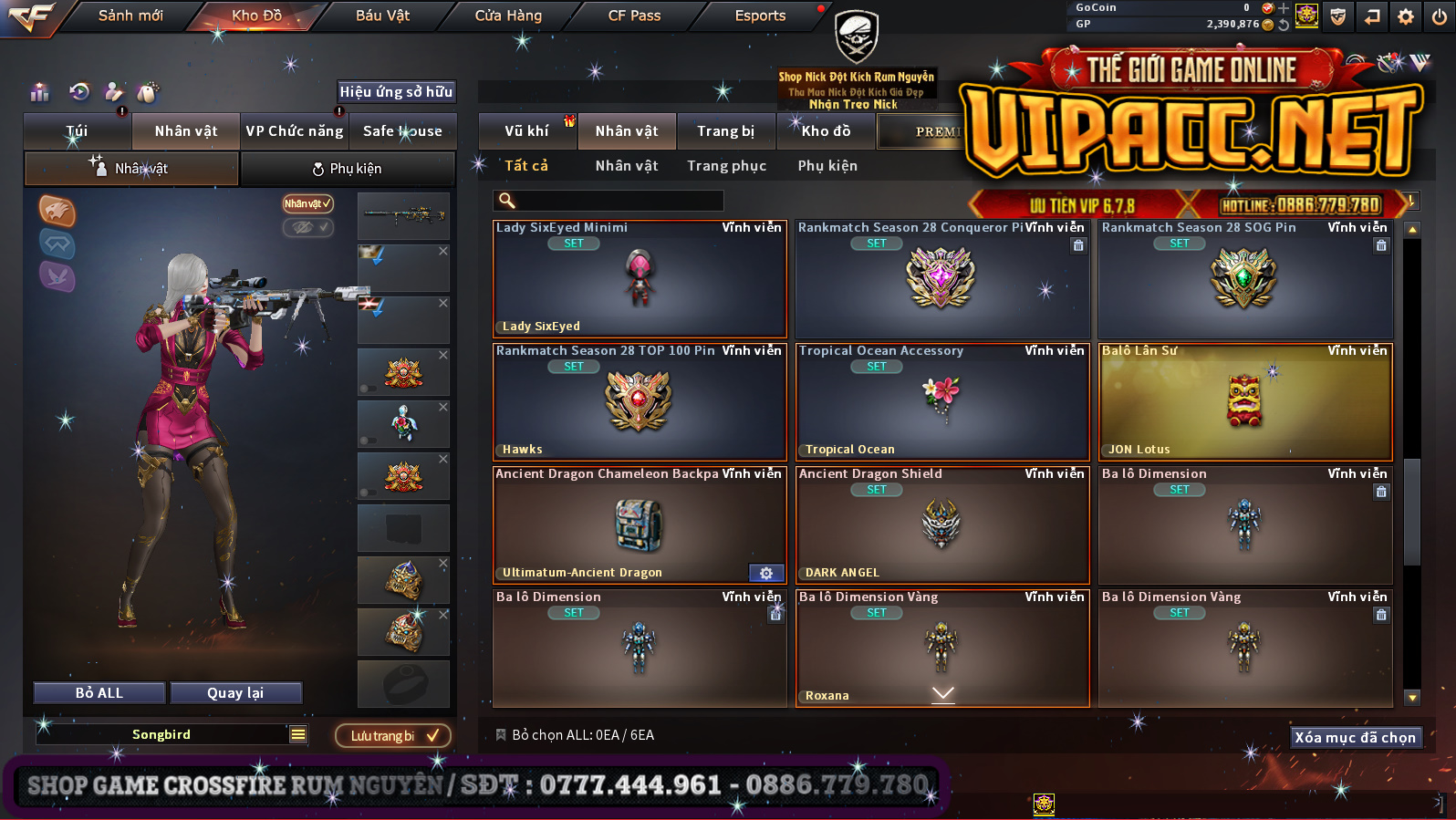Click Xóa mục đã chọn button
The height and width of the screenshot is (820, 1456).
click(1355, 738)
